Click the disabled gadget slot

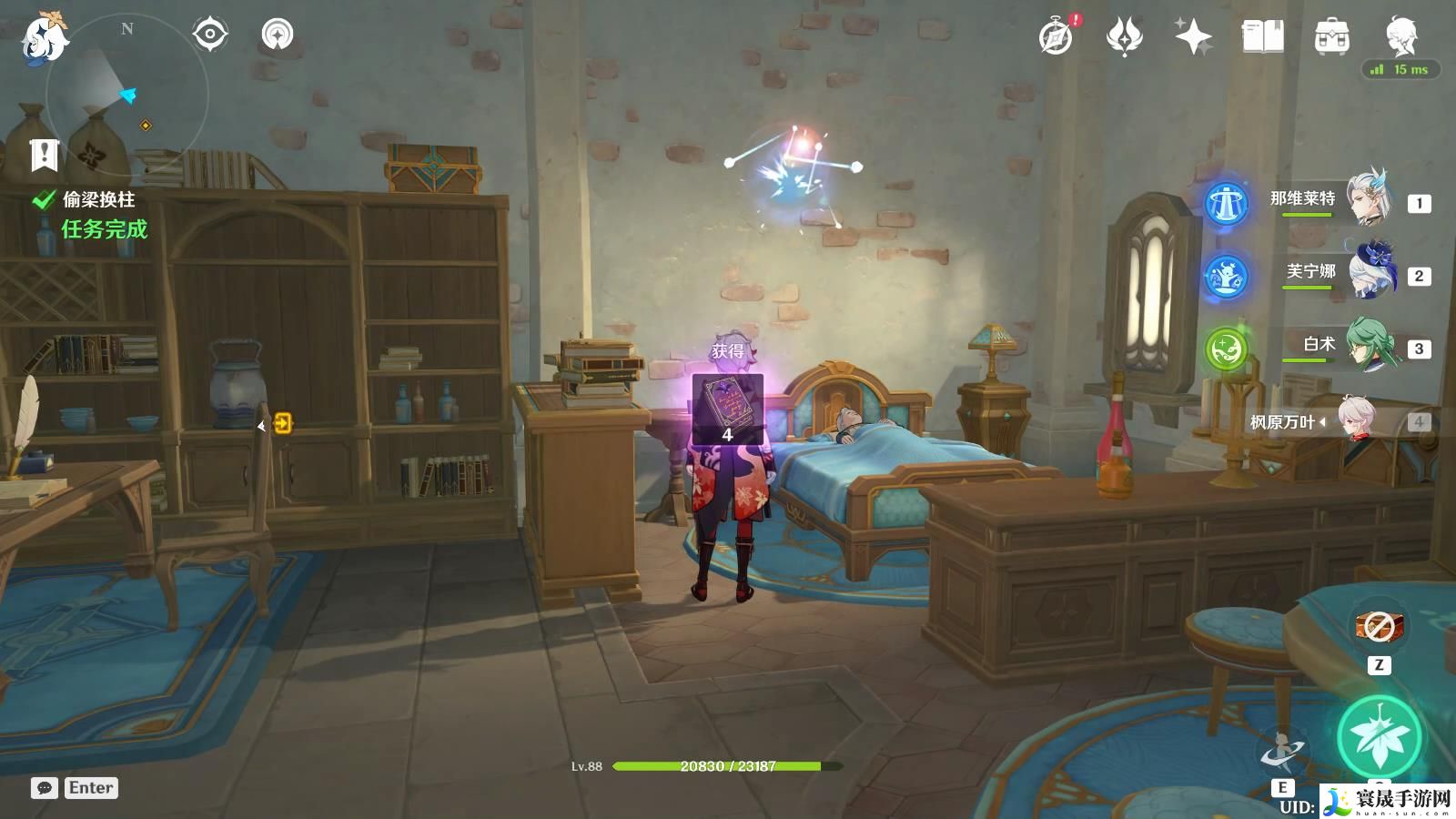(1379, 626)
